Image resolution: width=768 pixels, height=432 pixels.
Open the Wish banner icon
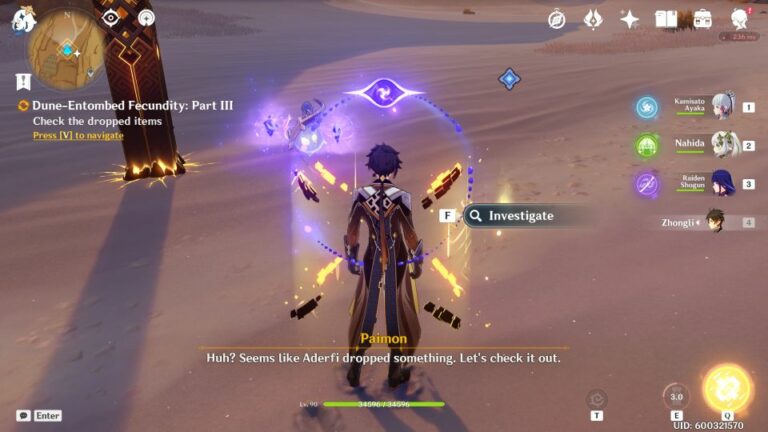[x=593, y=19]
